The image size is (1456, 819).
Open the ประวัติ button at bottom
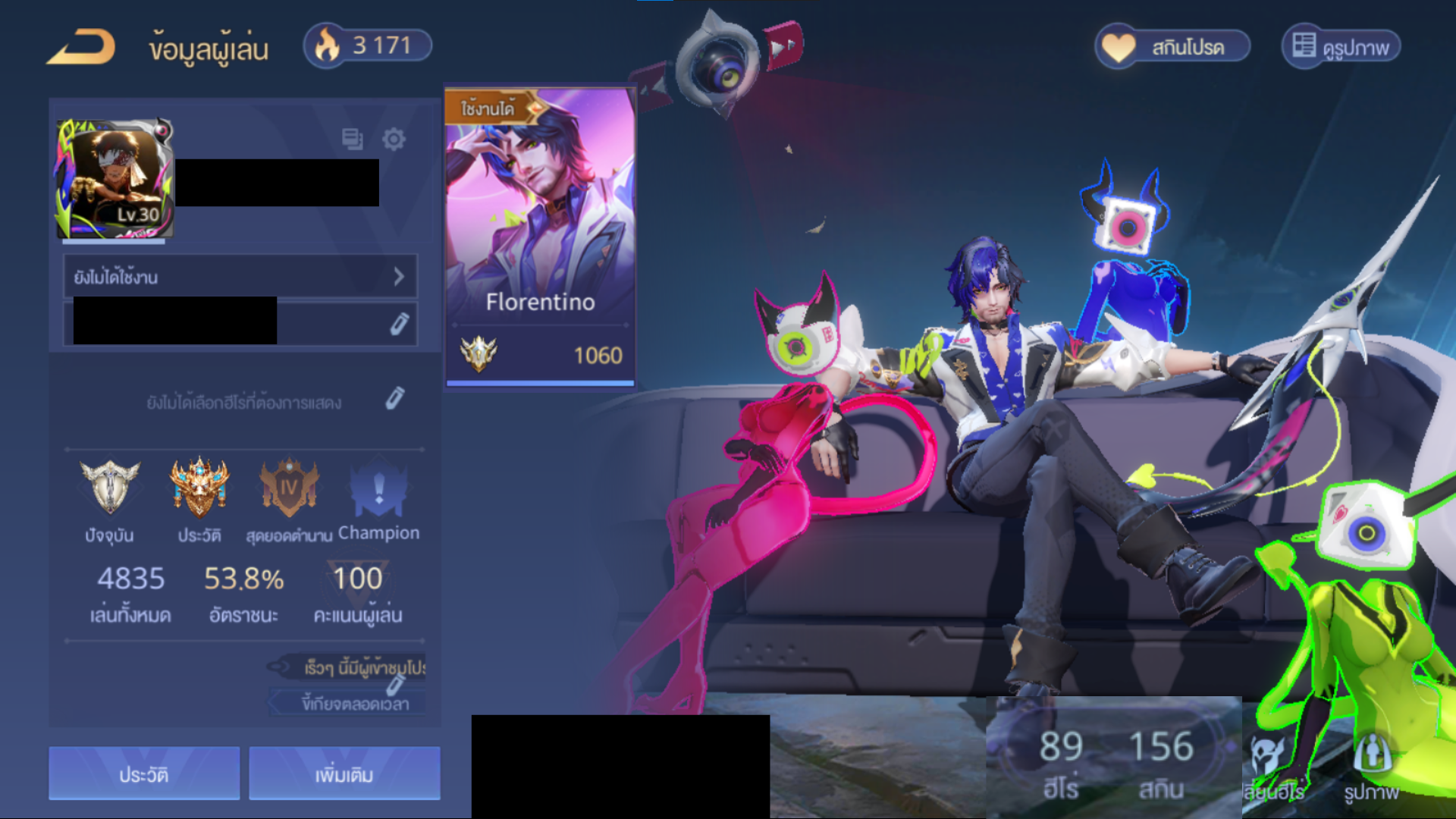(x=144, y=773)
